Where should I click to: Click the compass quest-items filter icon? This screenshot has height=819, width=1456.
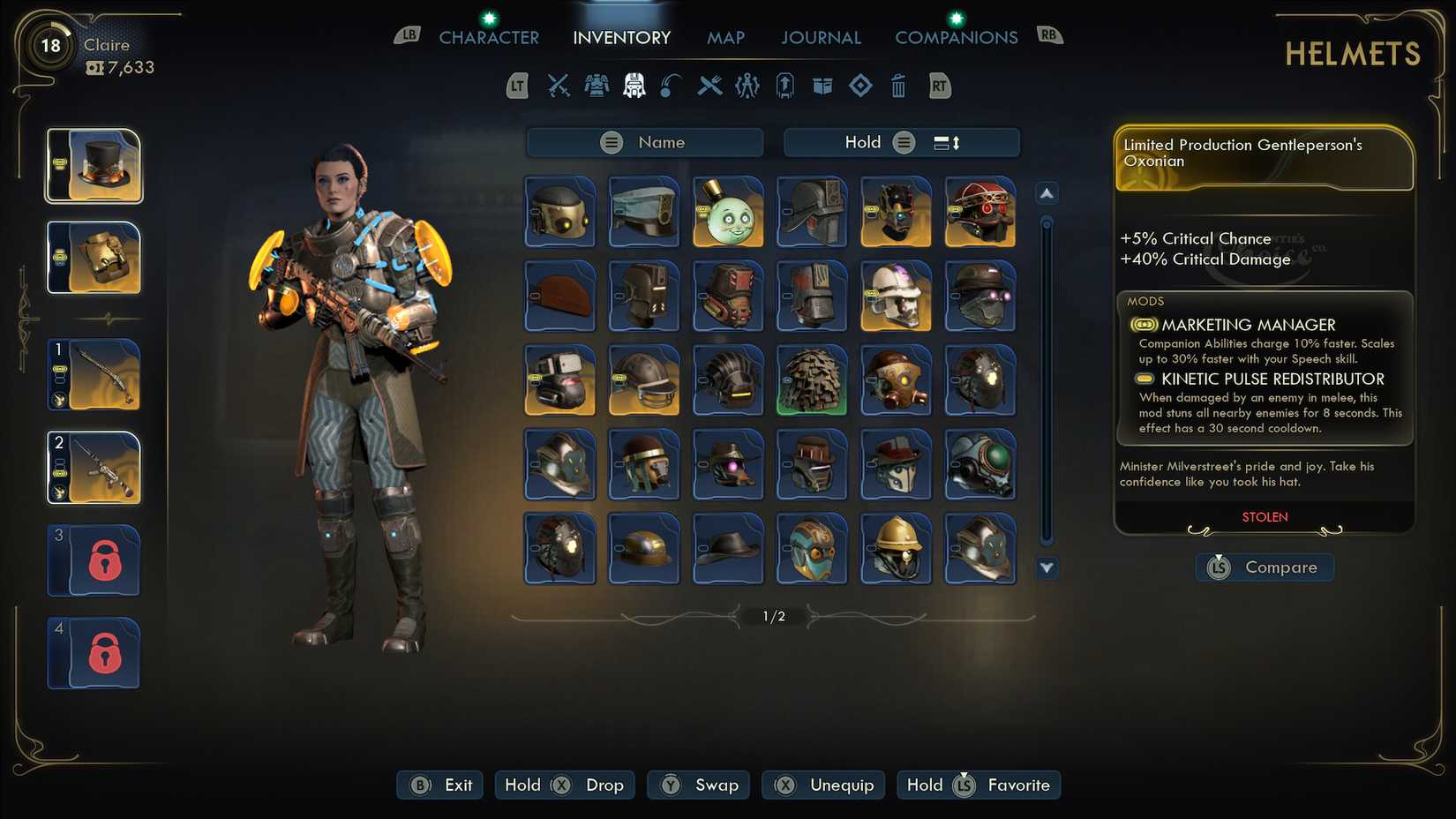pyautogui.click(x=746, y=86)
